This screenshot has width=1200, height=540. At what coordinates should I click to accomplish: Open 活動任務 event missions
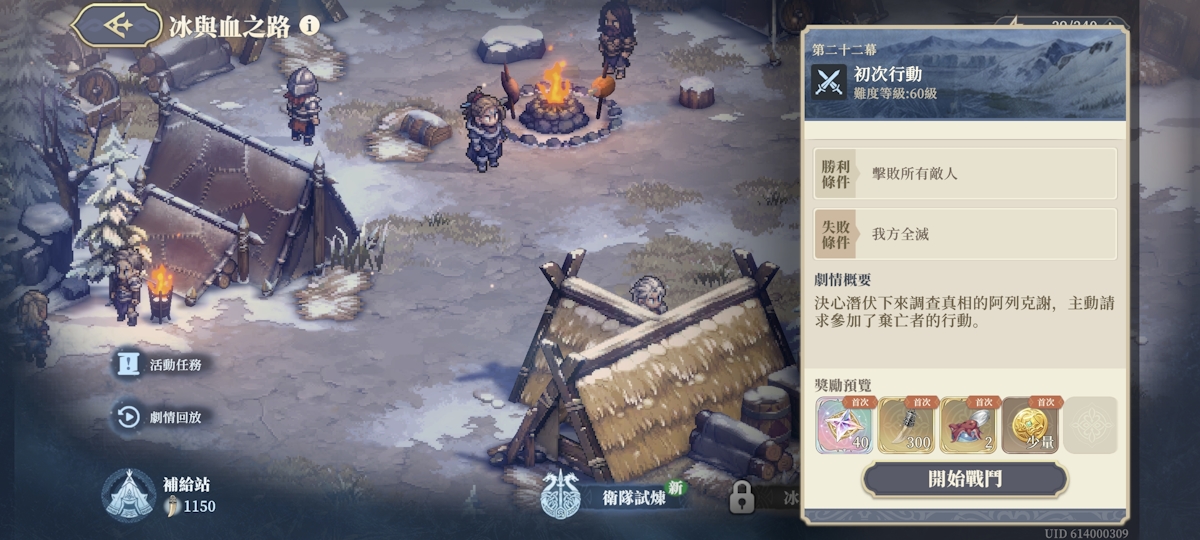click(162, 365)
